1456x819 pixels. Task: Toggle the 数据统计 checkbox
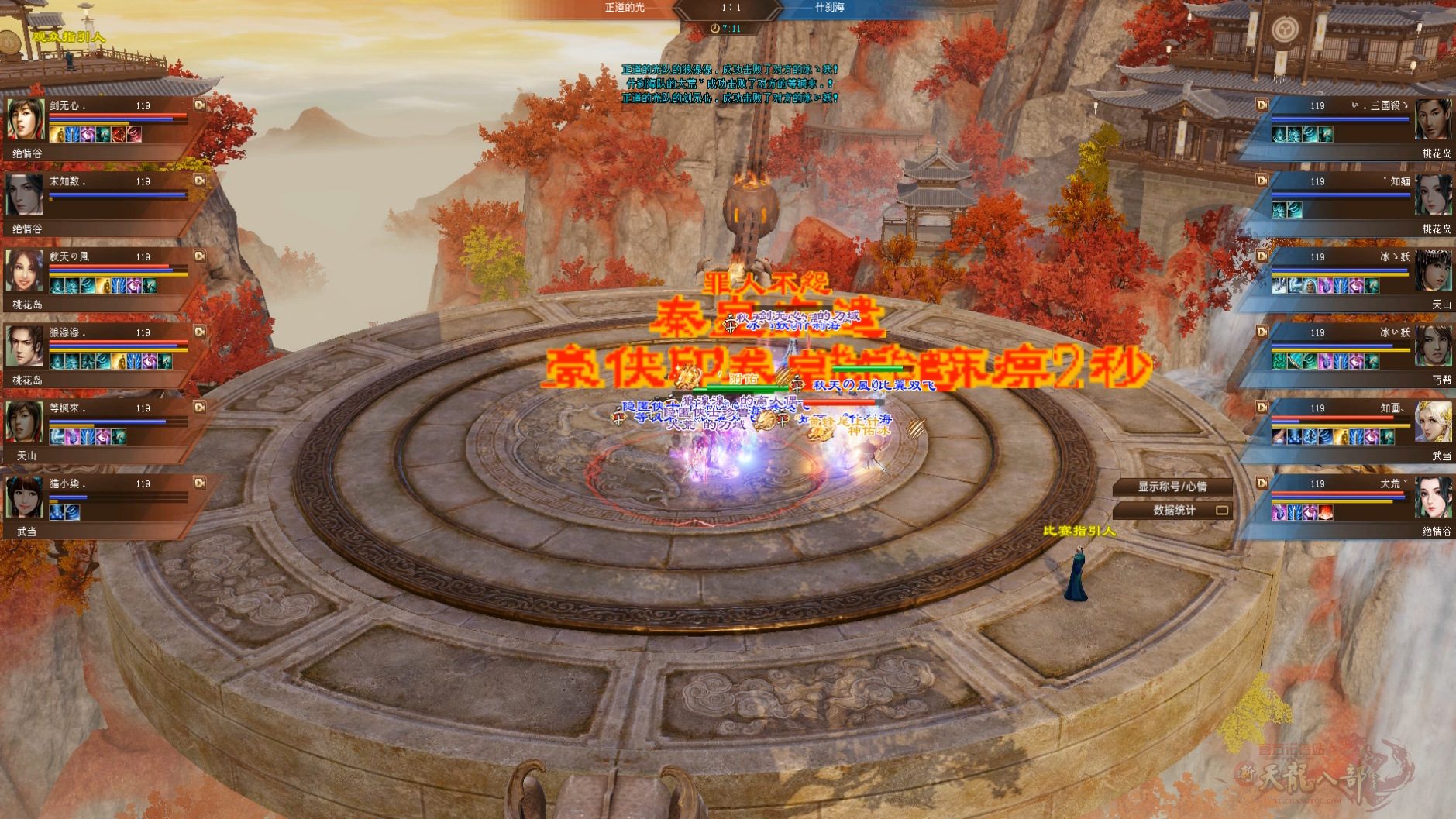[x=1221, y=511]
